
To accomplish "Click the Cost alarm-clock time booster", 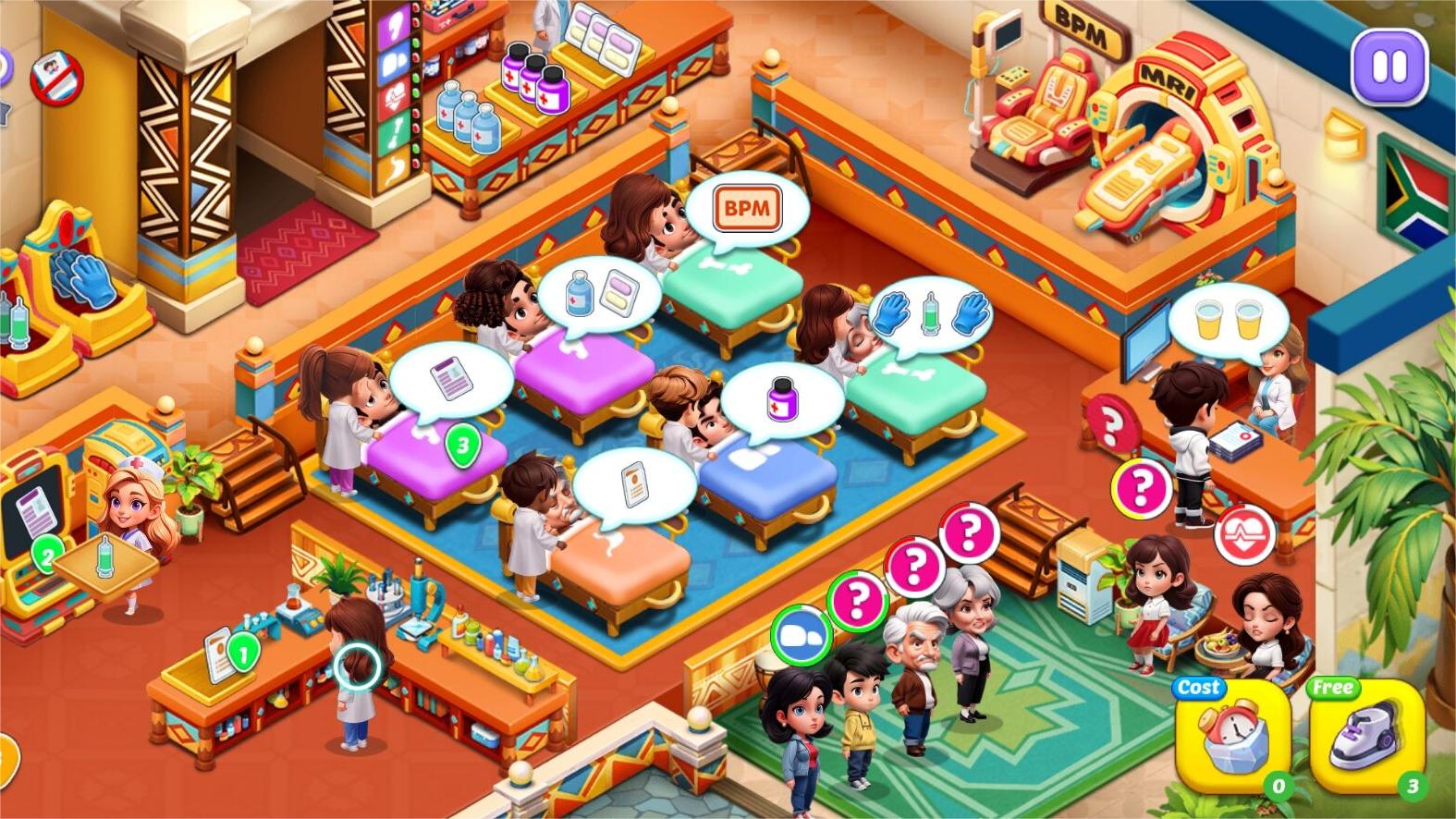I will pyautogui.click(x=1232, y=735).
